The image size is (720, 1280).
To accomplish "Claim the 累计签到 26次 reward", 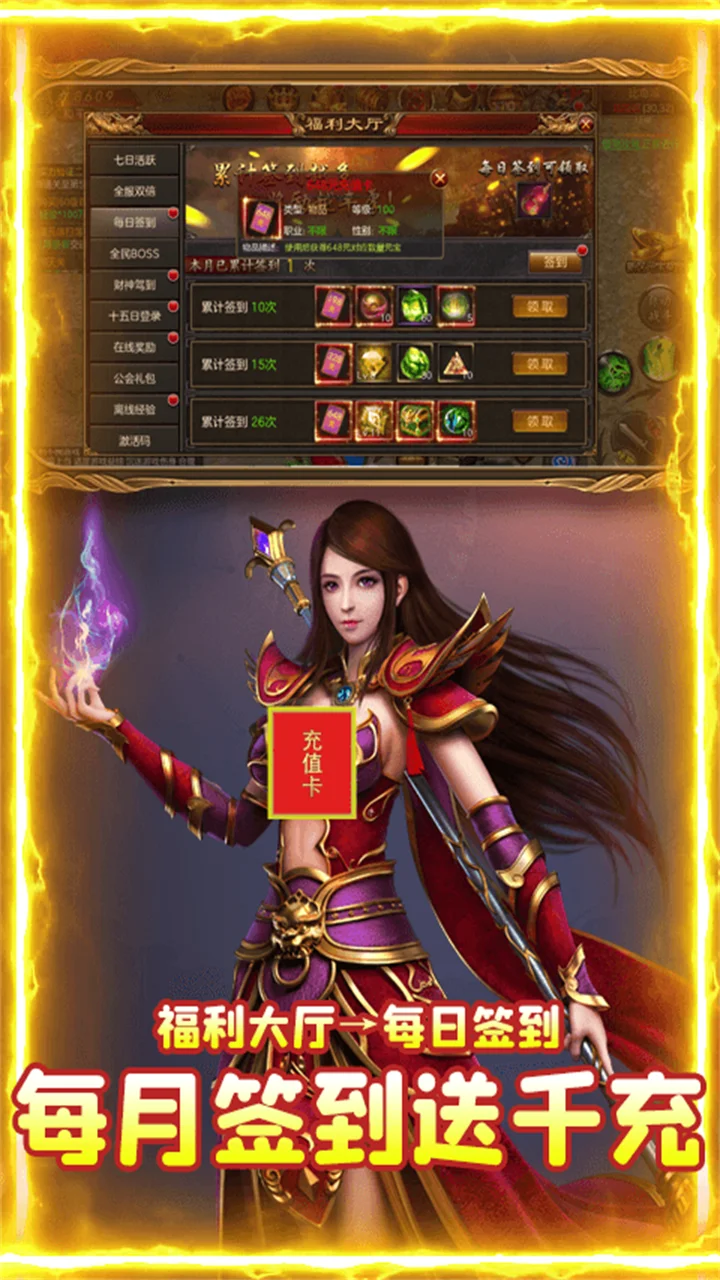I will pyautogui.click(x=539, y=421).
